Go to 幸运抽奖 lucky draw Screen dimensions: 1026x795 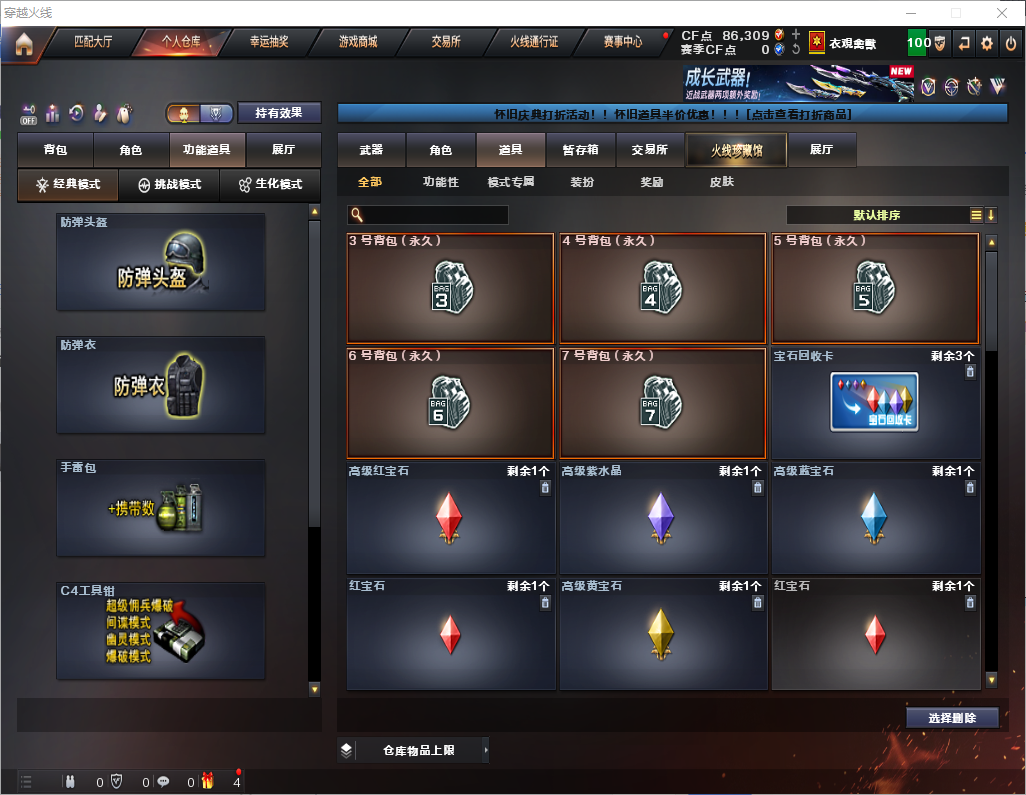(268, 42)
